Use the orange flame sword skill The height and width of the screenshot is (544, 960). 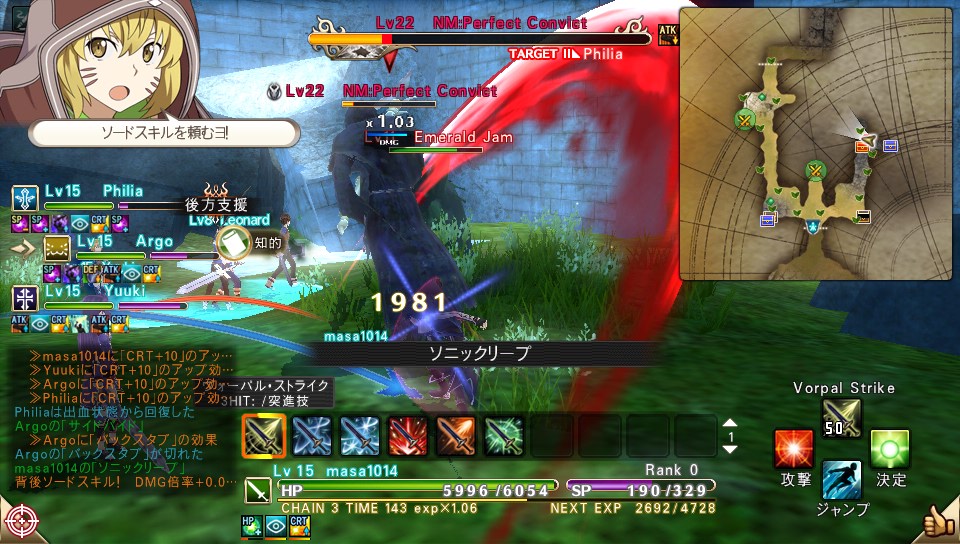455,436
